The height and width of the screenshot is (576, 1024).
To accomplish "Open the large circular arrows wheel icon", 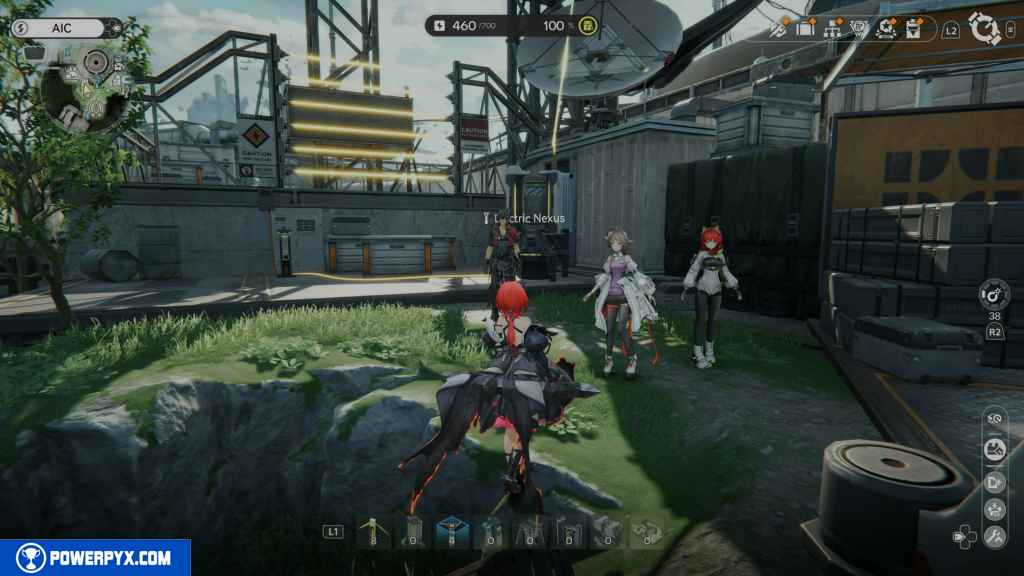I will point(985,28).
